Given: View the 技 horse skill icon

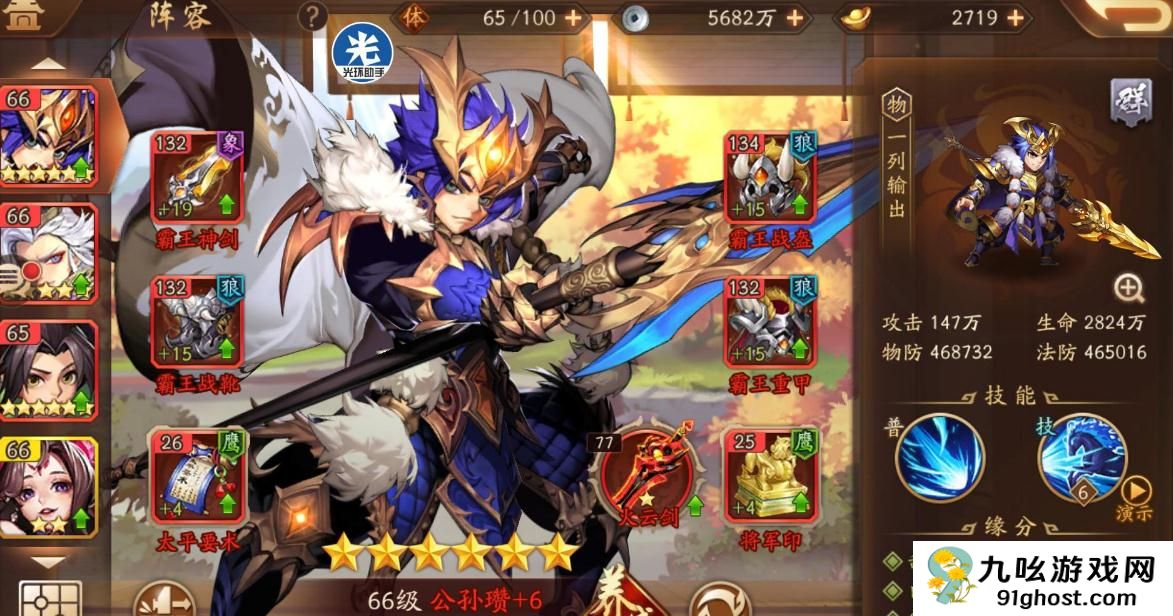Looking at the screenshot, I should tap(1081, 456).
